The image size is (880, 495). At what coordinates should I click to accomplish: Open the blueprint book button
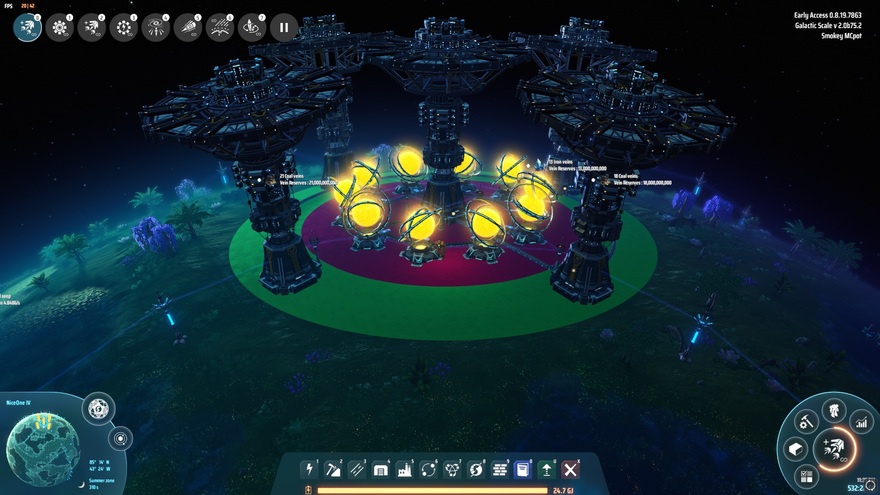click(x=522, y=468)
